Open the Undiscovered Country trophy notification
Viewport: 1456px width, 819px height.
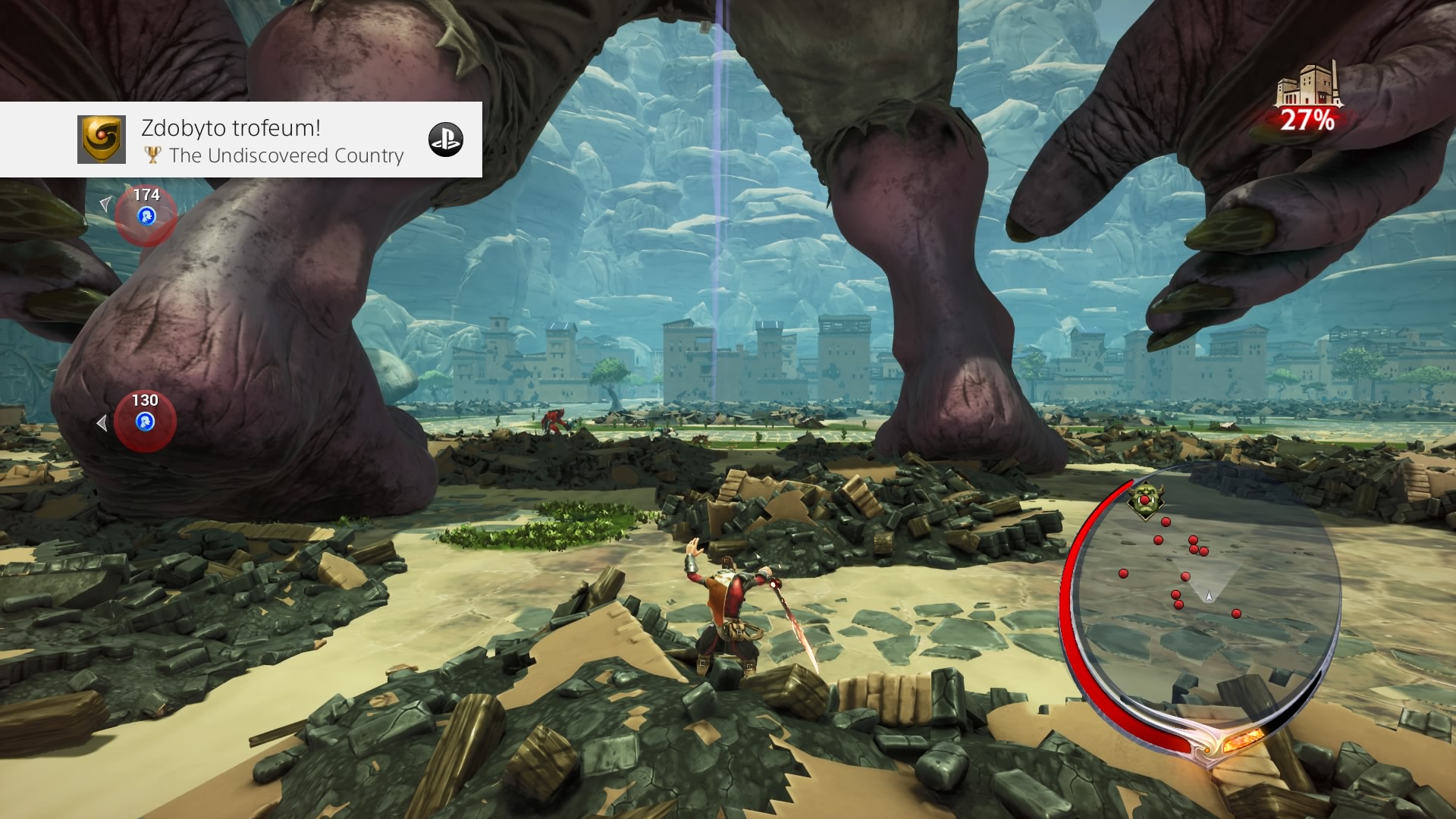pyautogui.click(x=273, y=140)
